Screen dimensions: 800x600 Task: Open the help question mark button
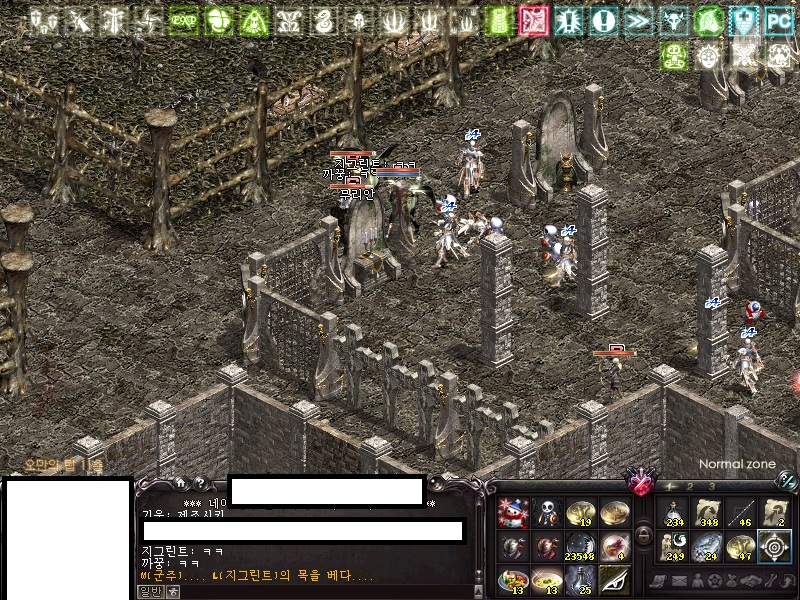pyautogui.click(x=199, y=482)
